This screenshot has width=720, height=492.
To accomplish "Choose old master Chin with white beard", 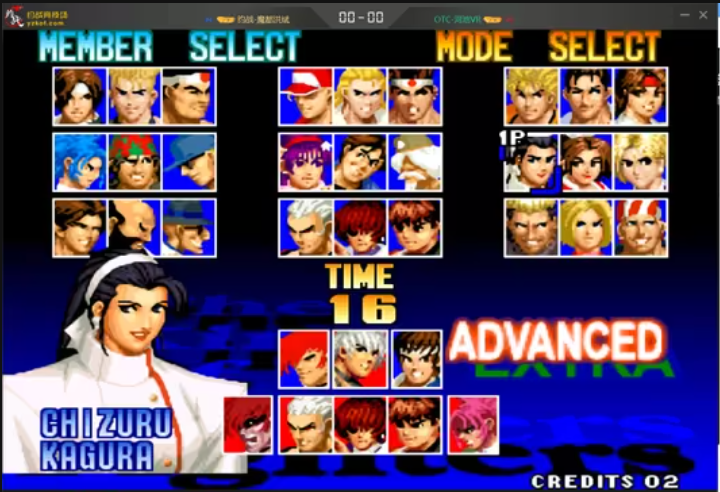I will [x=414, y=162].
